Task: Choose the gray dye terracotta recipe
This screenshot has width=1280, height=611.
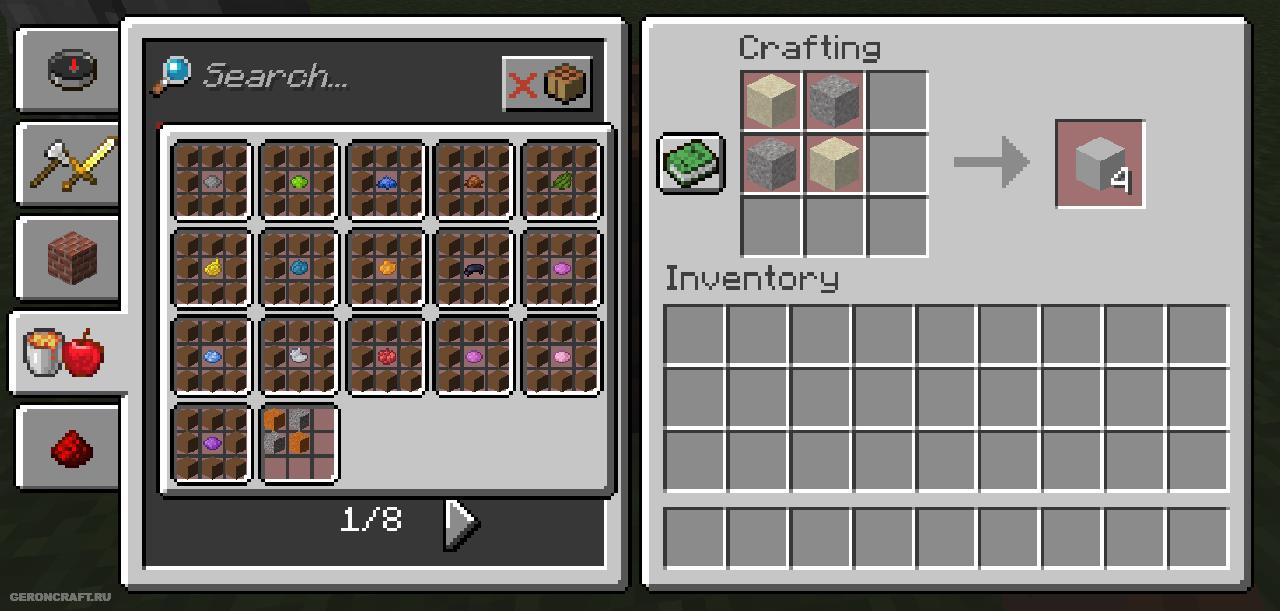Action: point(211,181)
